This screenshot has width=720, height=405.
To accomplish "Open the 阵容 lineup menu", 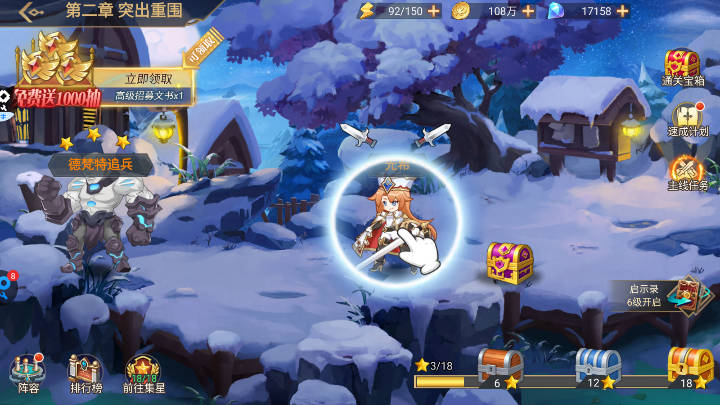I will pos(28,373).
